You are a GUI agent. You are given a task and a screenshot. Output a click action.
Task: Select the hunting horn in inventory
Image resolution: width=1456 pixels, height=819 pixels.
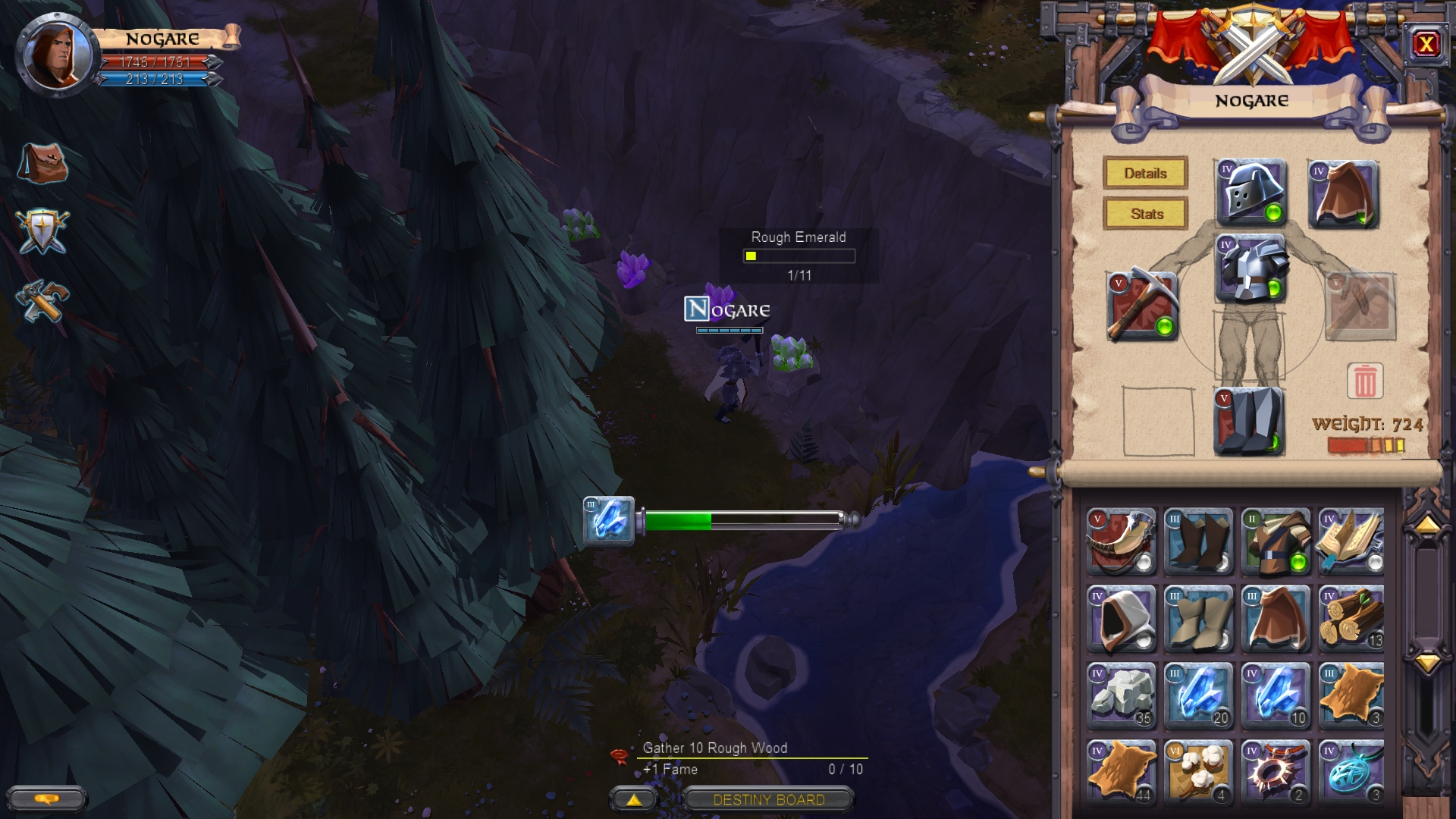[1120, 540]
